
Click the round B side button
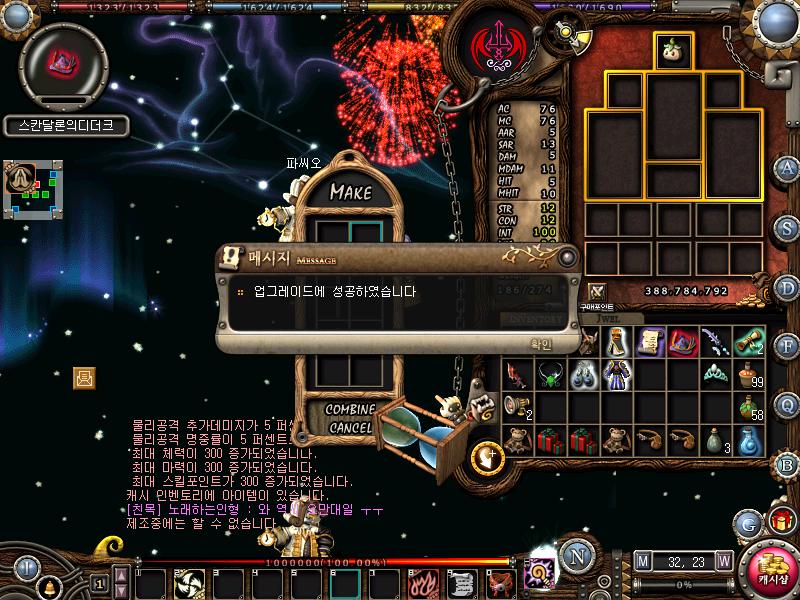tap(788, 464)
